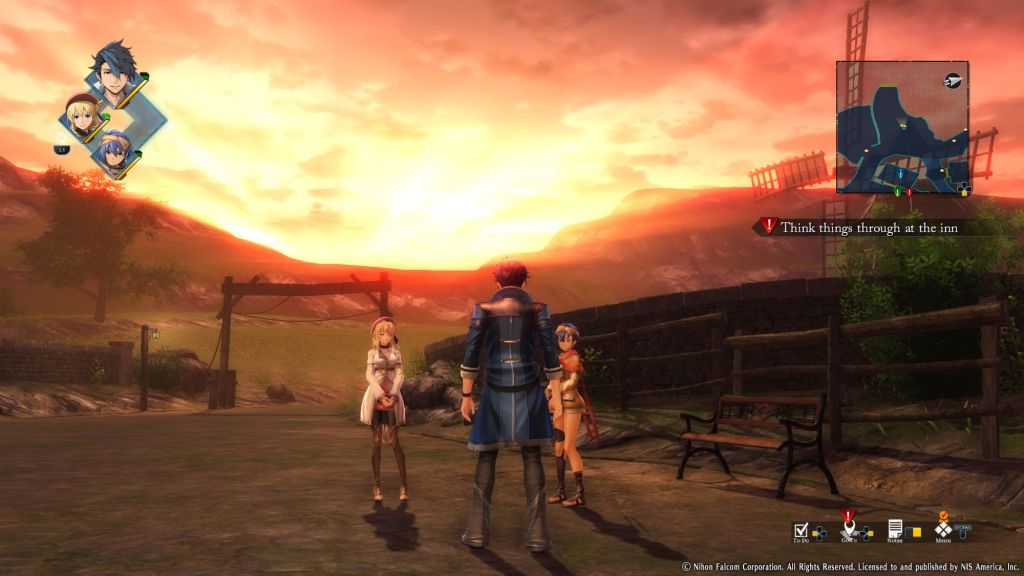Open the To-Do checklist

(x=800, y=530)
